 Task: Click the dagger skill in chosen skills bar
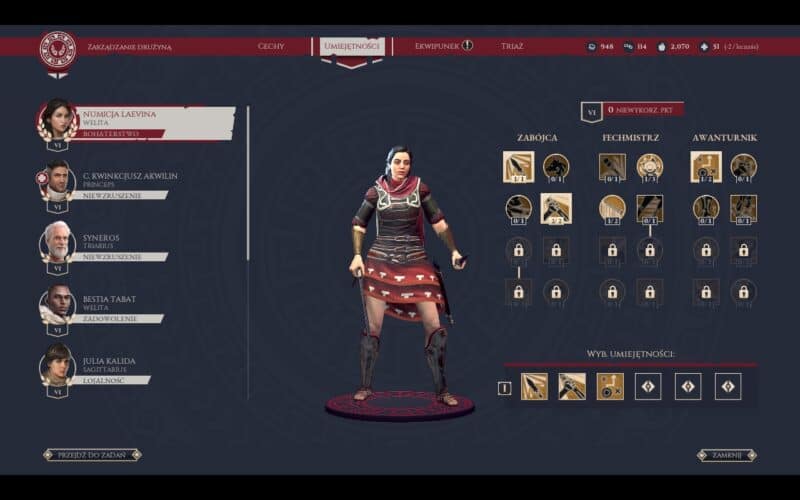534,386
